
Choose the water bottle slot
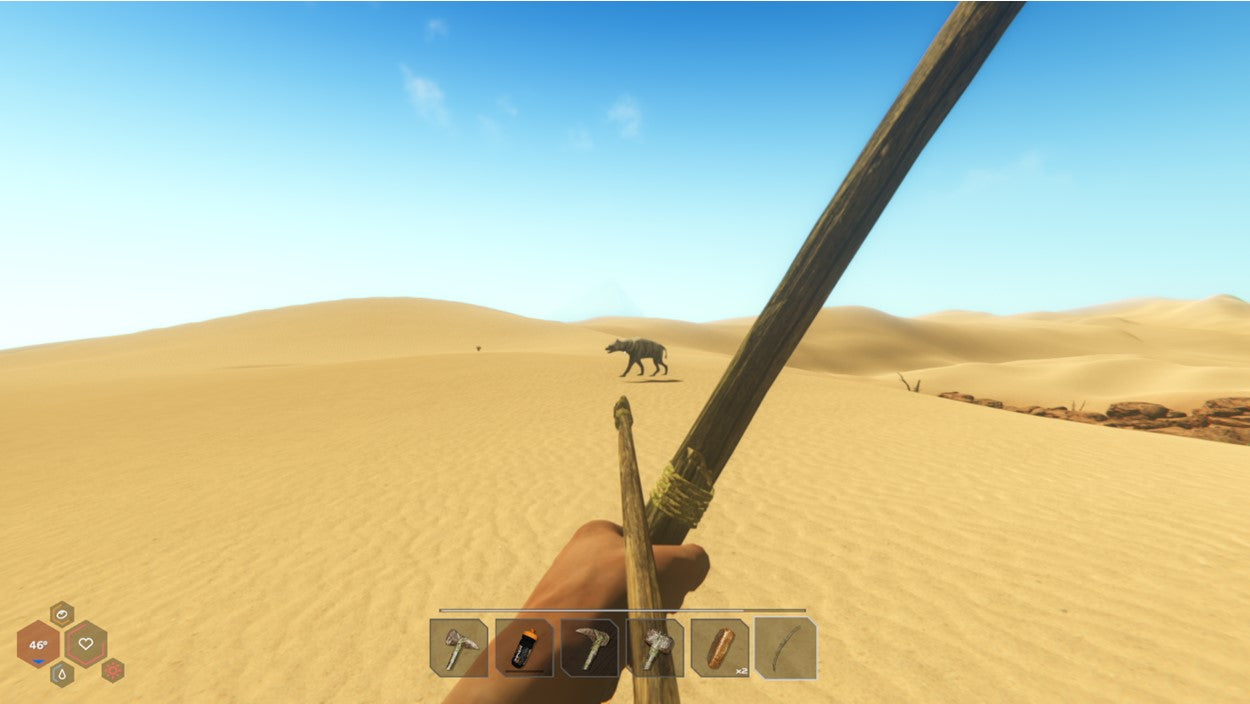pos(524,648)
